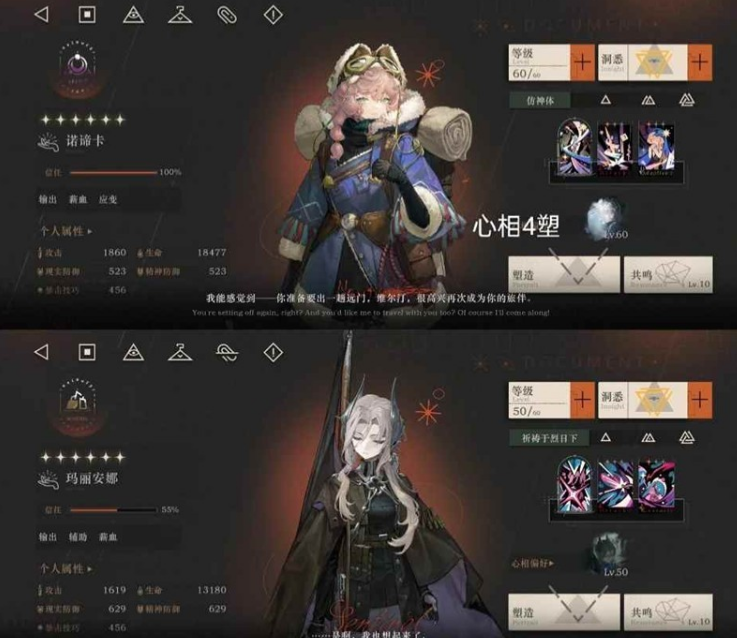737x638 pixels.
Task: Open the eye triangle icon above 诺谛卡
Action: (x=133, y=15)
